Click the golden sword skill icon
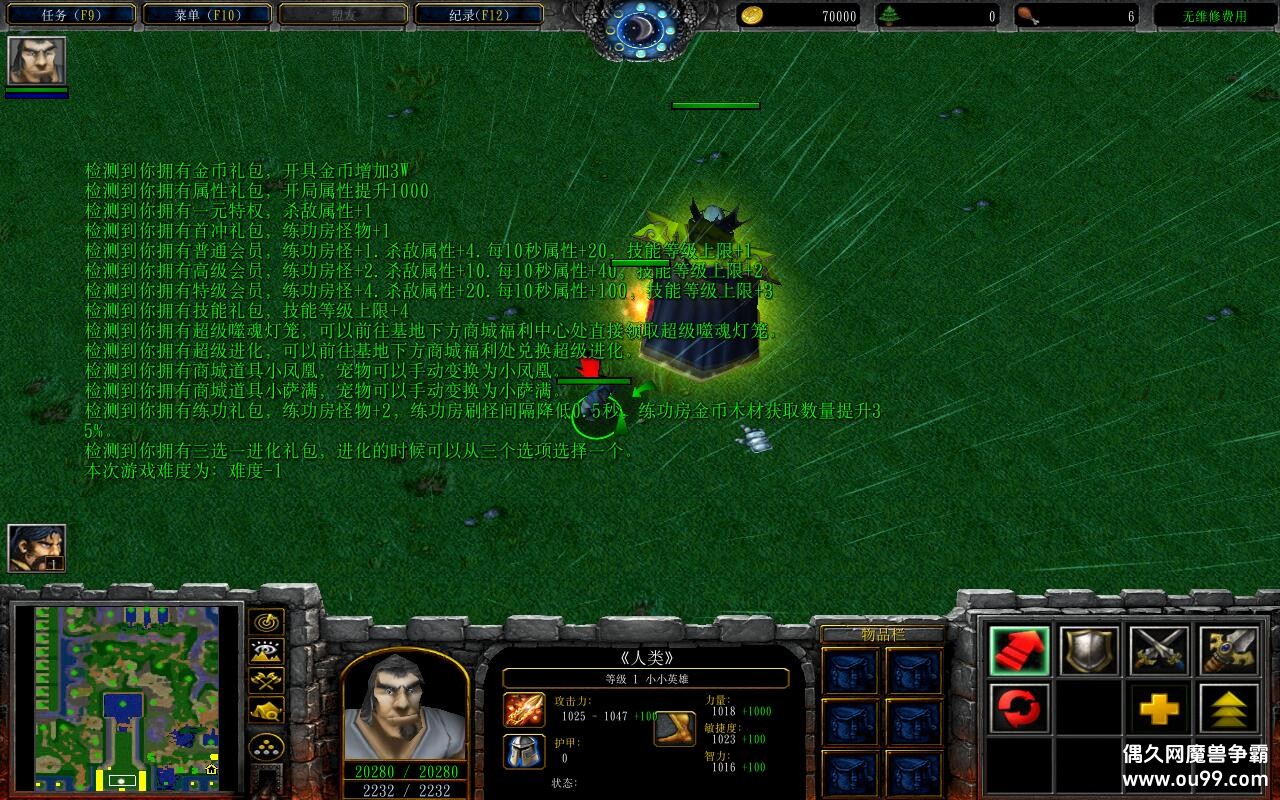 pos(1228,650)
